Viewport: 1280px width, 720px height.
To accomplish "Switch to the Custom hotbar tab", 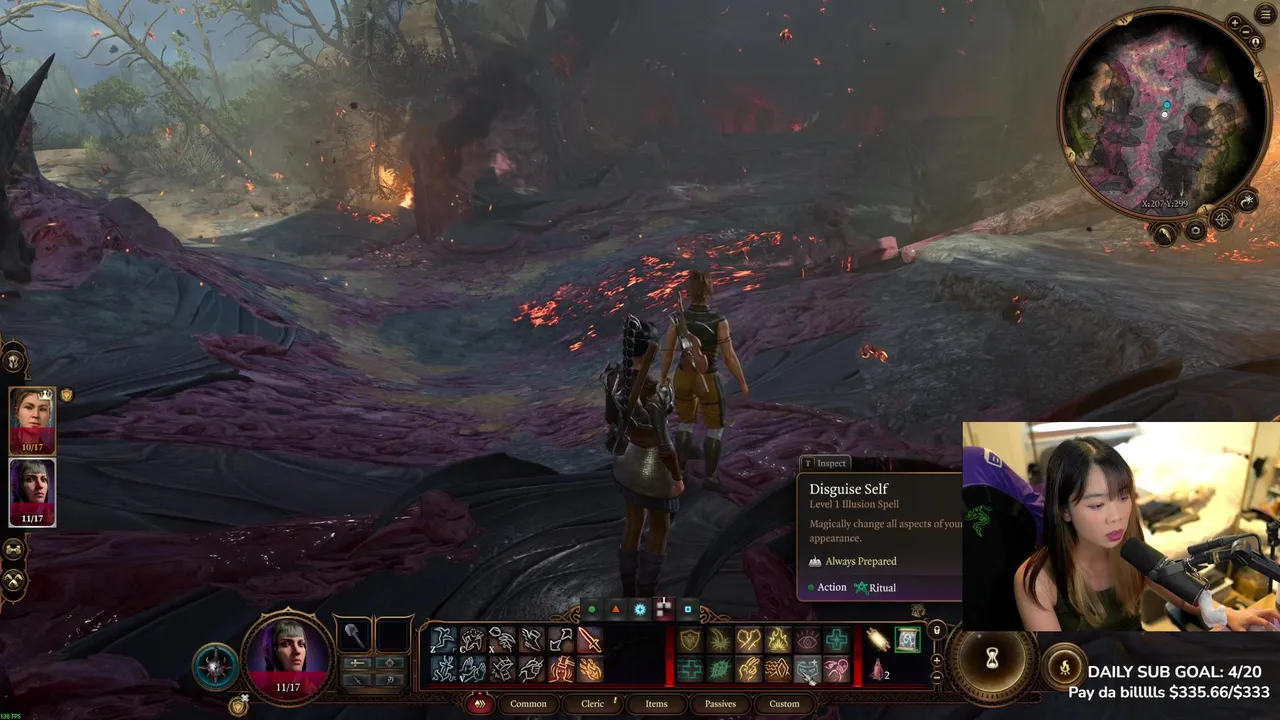I will click(x=784, y=704).
